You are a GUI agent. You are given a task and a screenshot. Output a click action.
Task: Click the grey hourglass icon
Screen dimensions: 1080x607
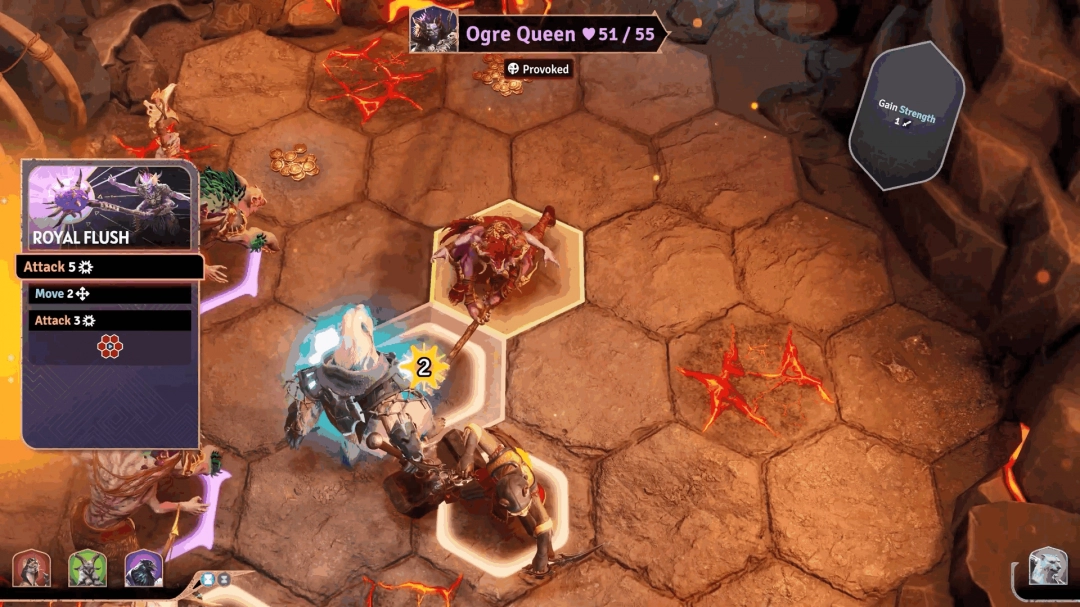point(224,578)
